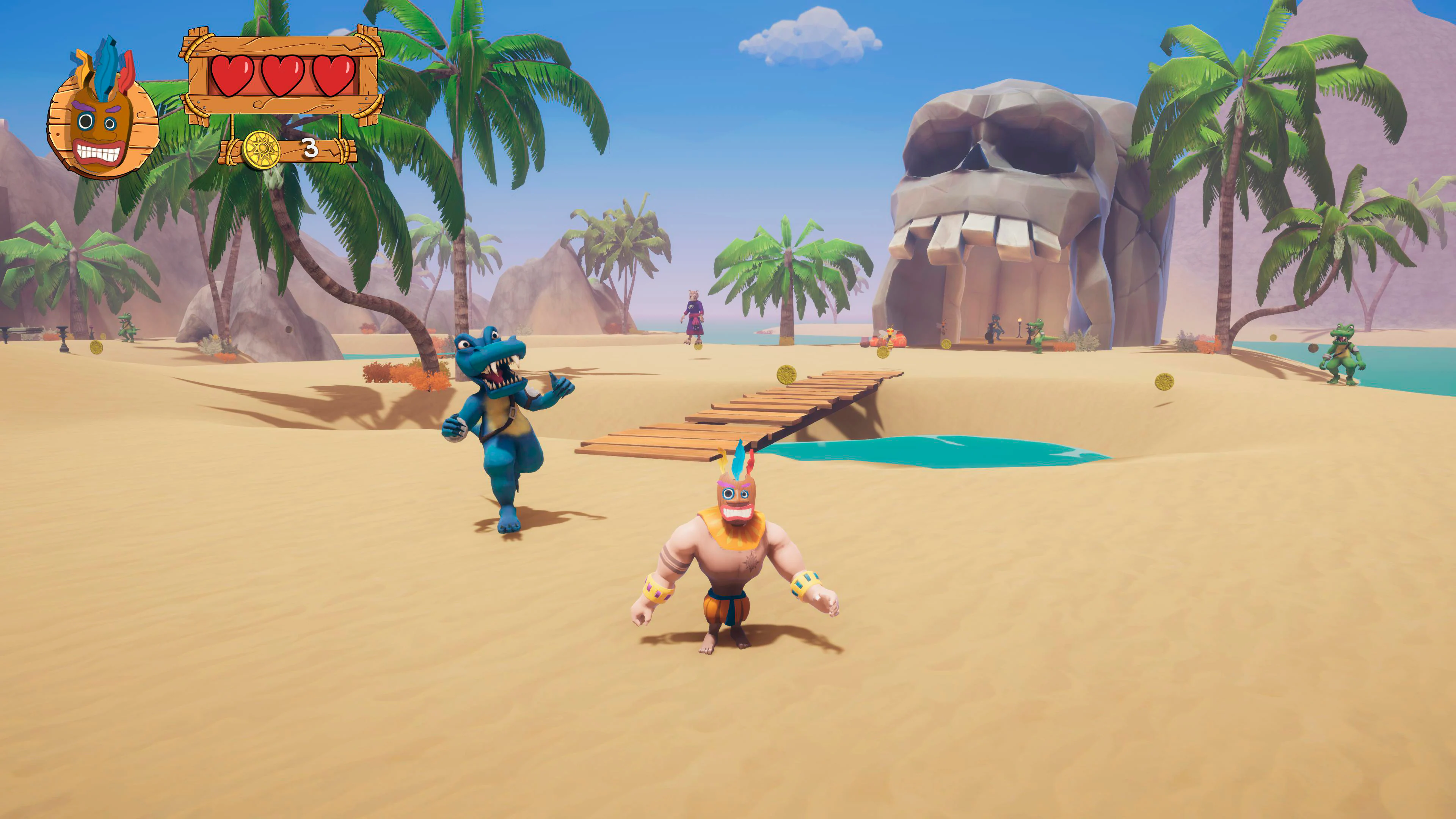Click the coin count number 3
The image size is (1456, 819).
pyautogui.click(x=311, y=147)
